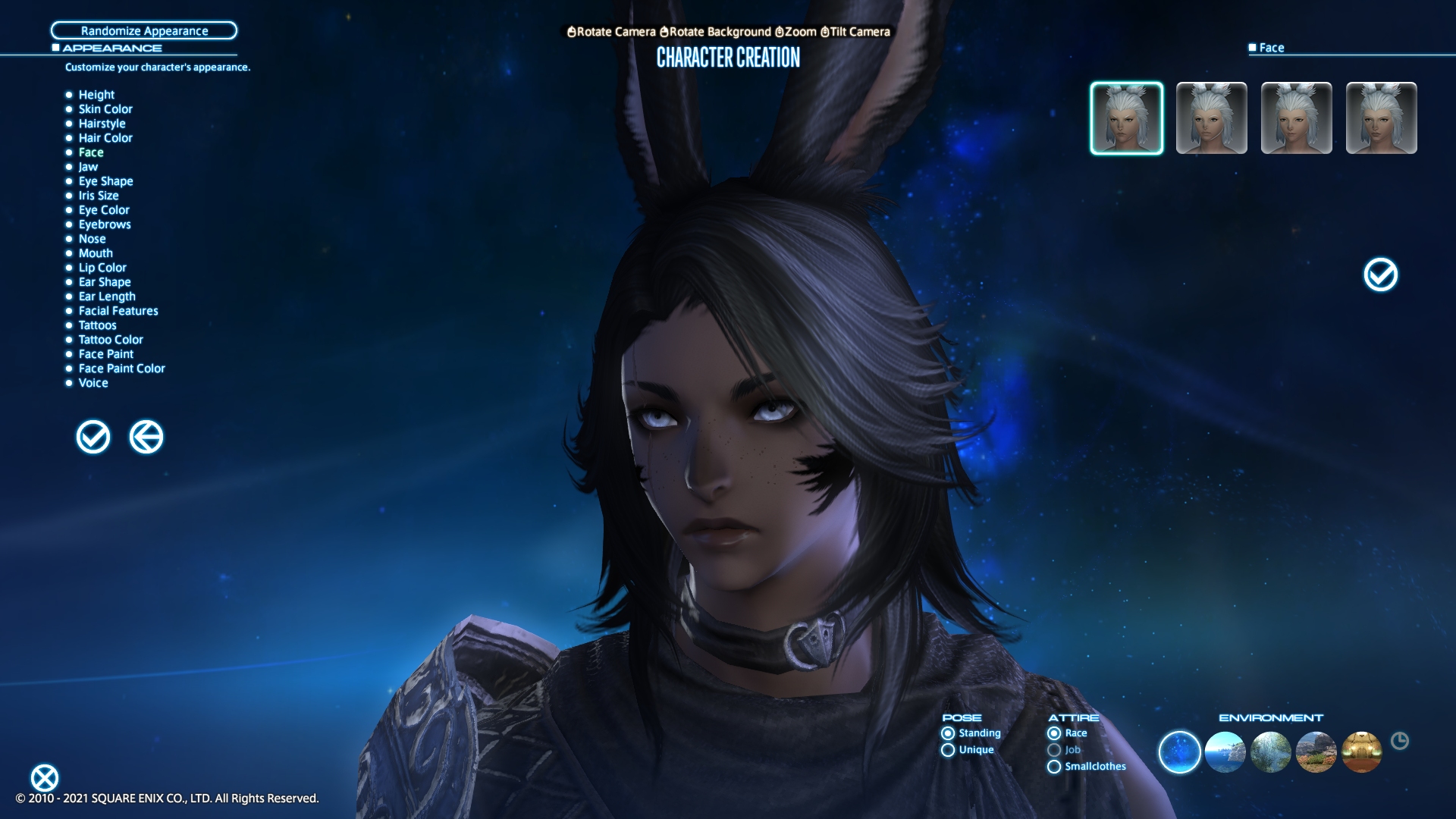
Task: Click the clock icon beside environments
Action: coord(1400,741)
